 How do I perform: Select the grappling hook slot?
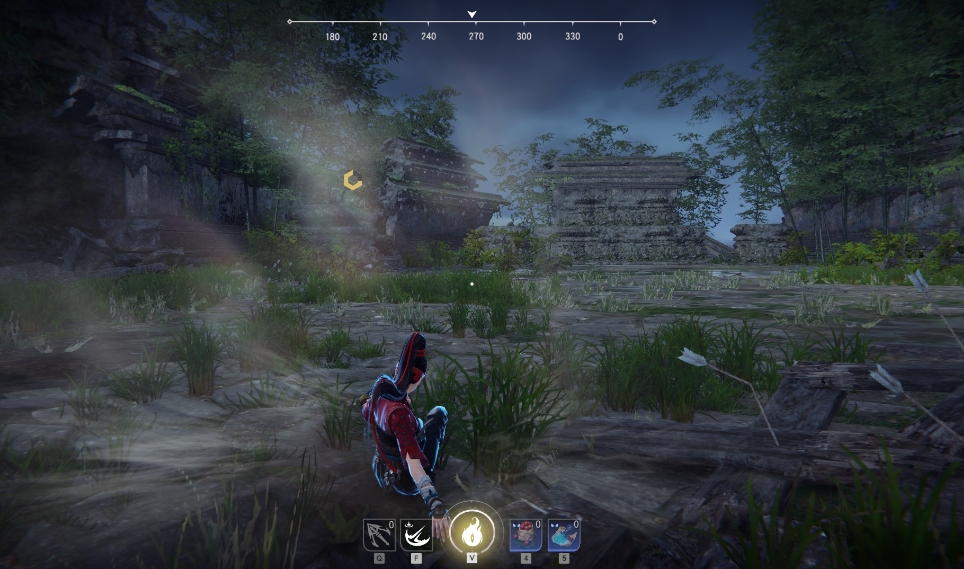(378, 536)
